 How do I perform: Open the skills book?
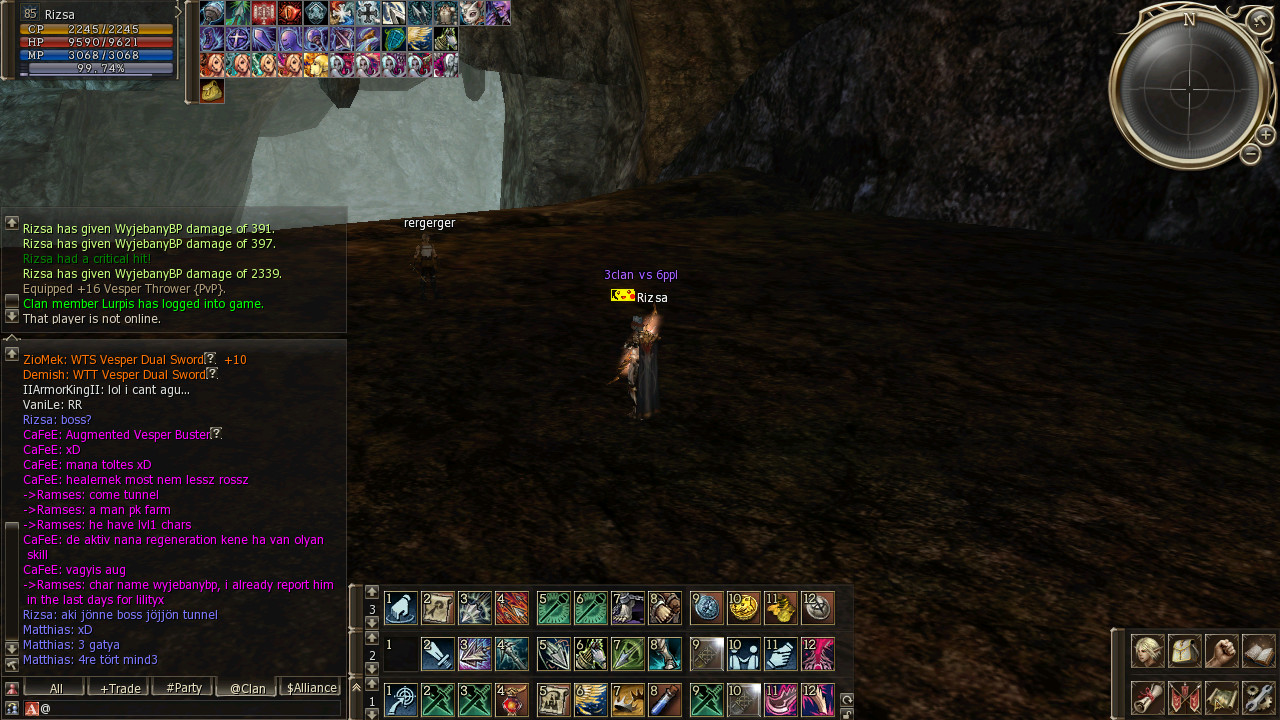(1258, 651)
